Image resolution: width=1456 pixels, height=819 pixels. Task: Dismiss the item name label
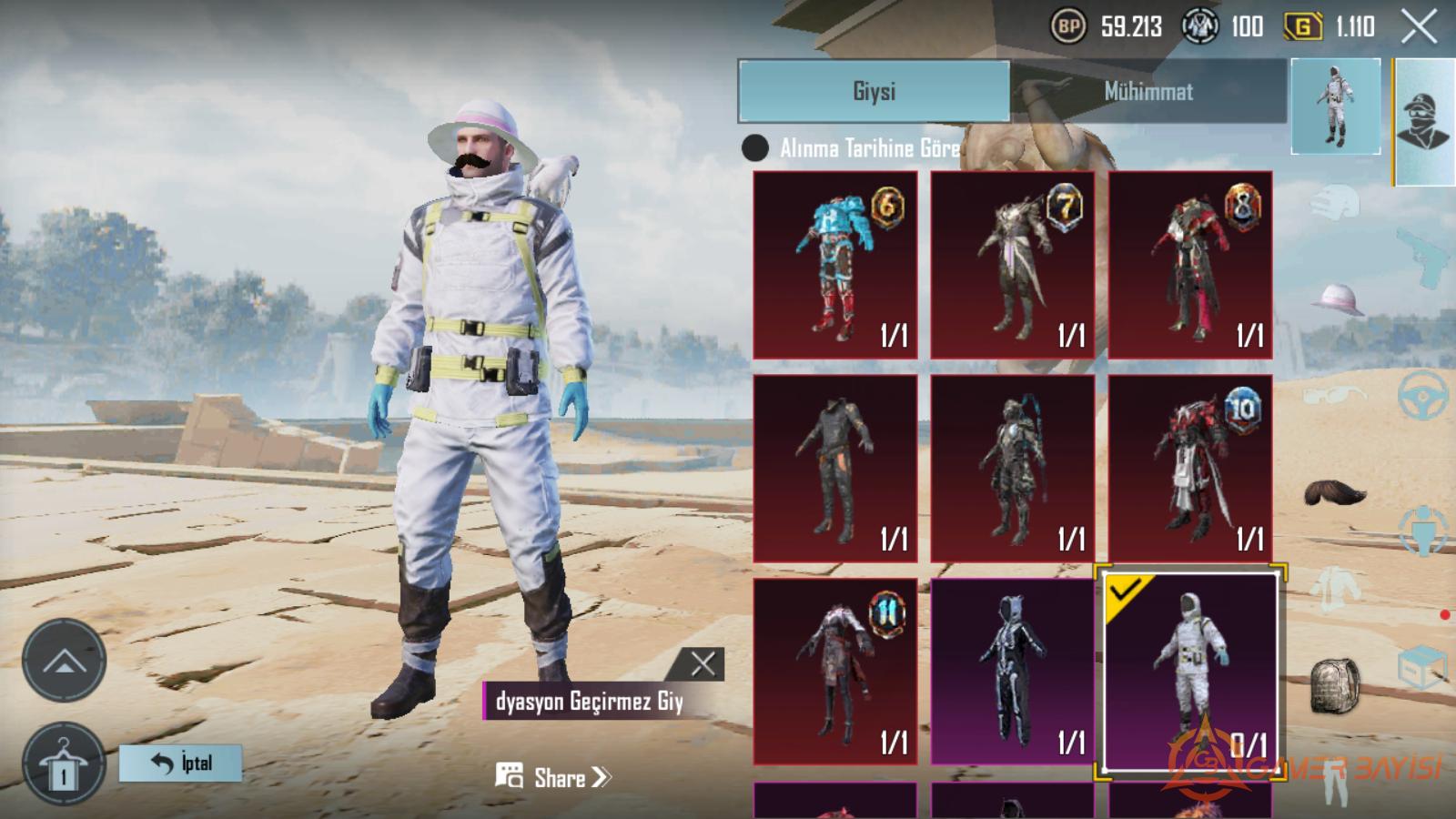pos(703,664)
